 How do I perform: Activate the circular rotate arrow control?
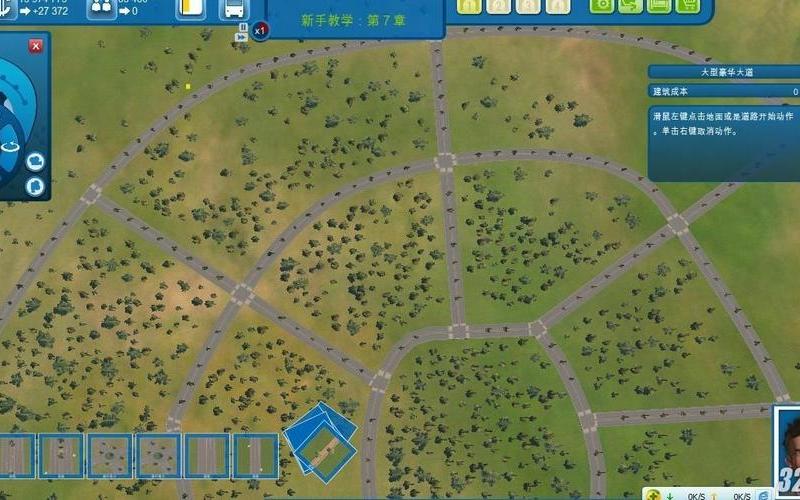click(x=11, y=146)
